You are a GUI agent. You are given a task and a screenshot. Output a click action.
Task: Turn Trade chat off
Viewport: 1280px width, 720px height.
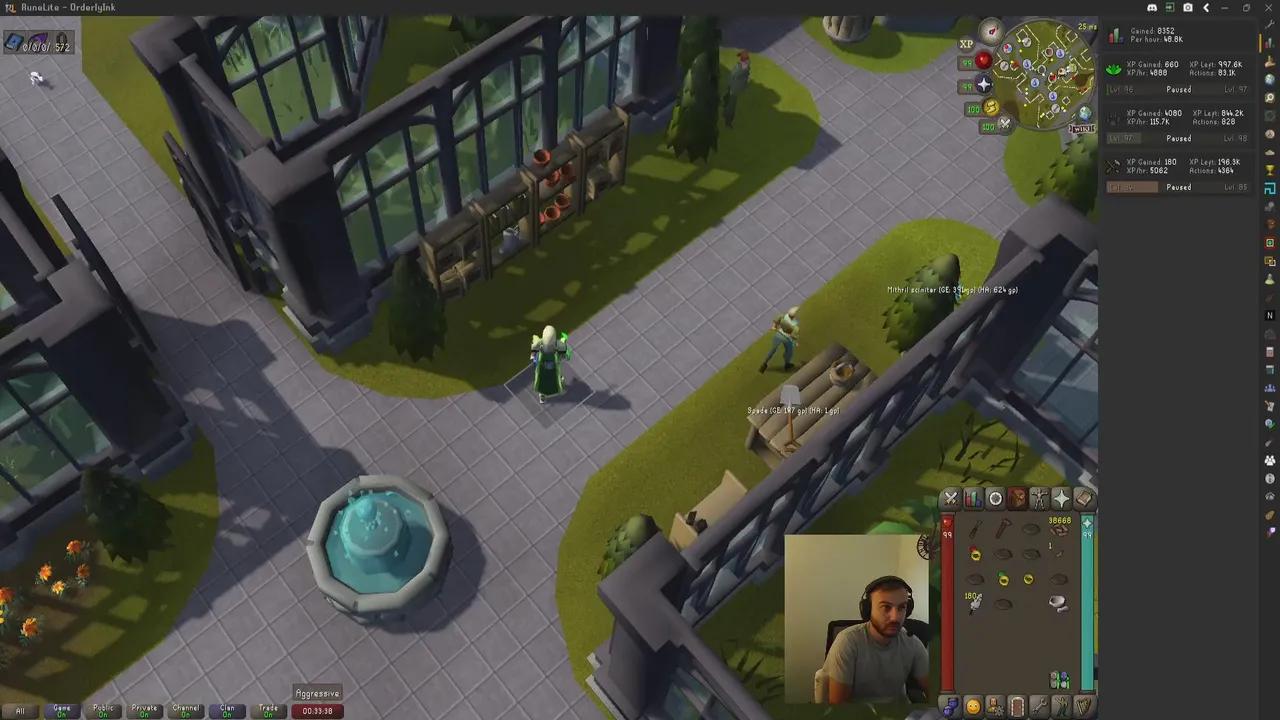point(268,709)
